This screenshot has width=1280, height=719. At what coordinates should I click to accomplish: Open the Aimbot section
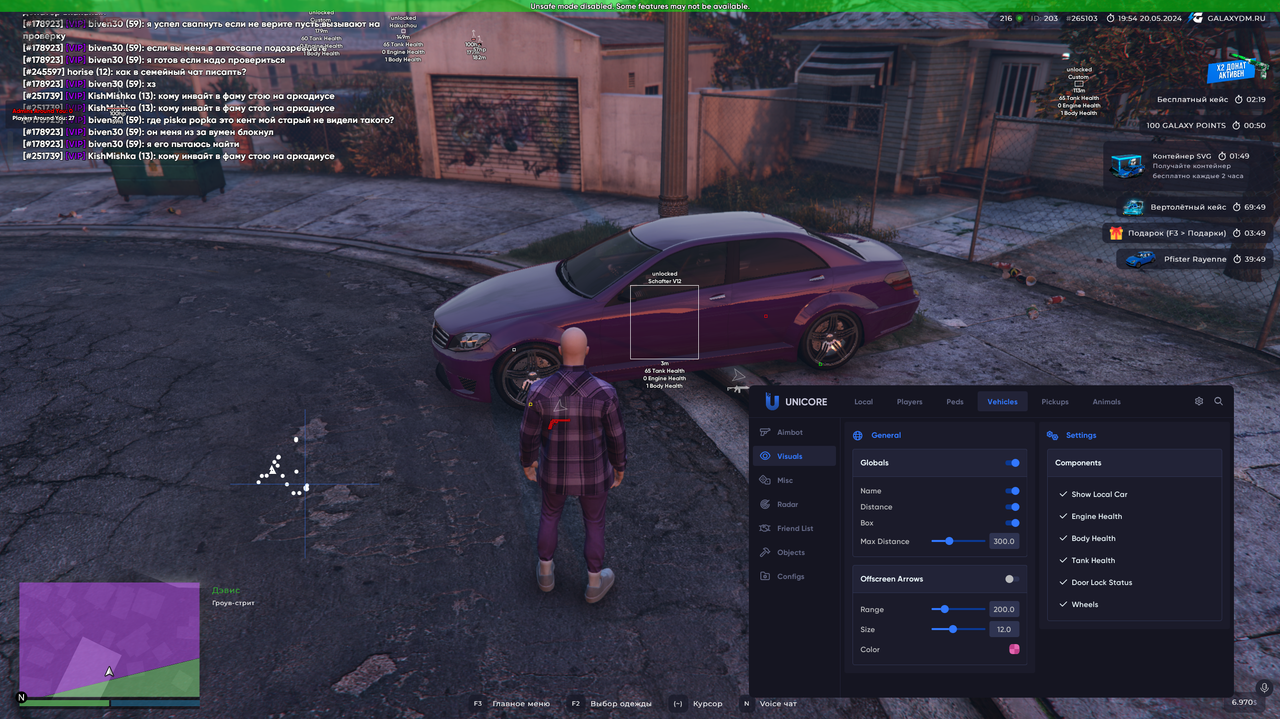tap(789, 432)
